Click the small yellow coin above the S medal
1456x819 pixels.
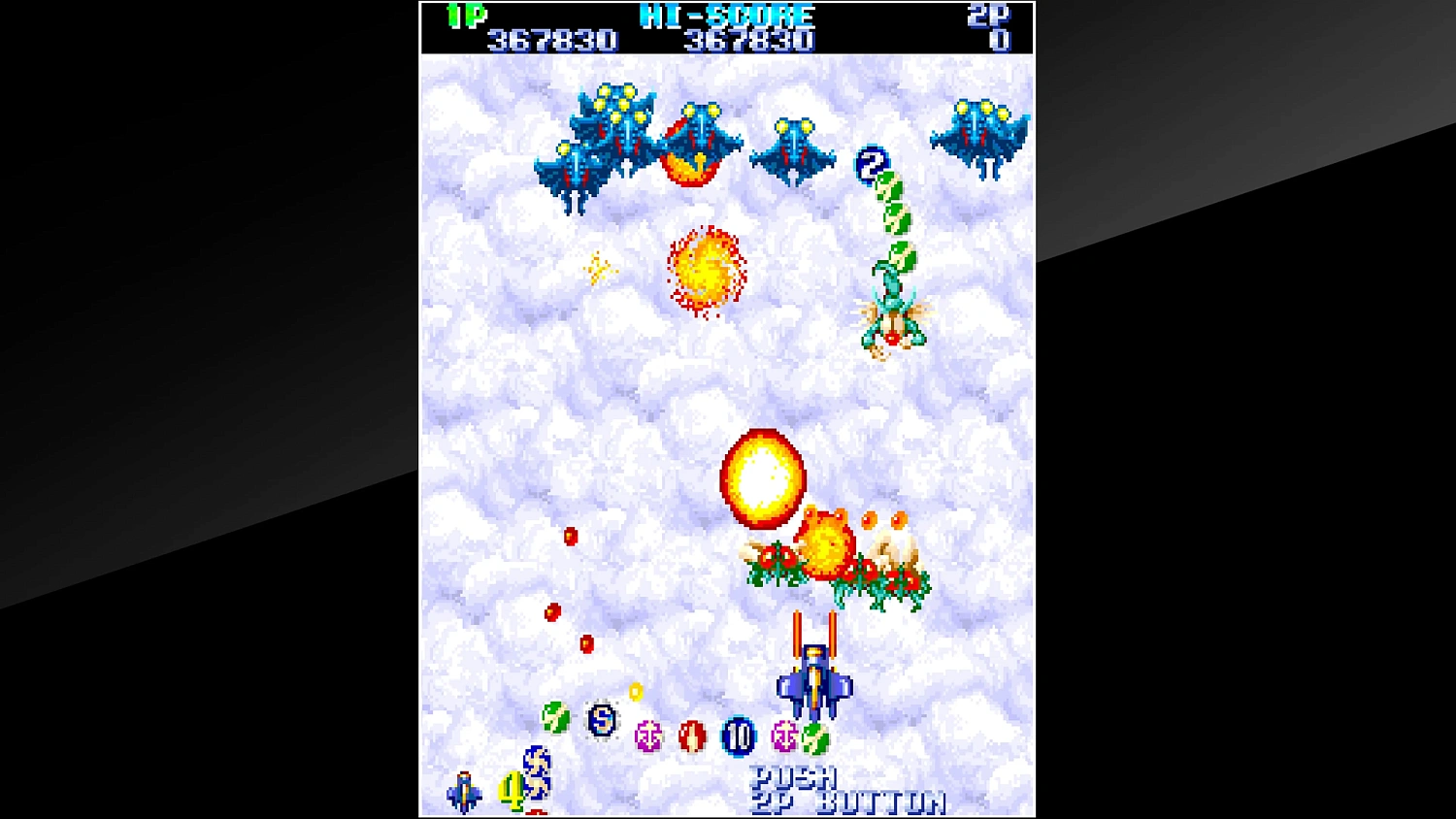point(635,692)
